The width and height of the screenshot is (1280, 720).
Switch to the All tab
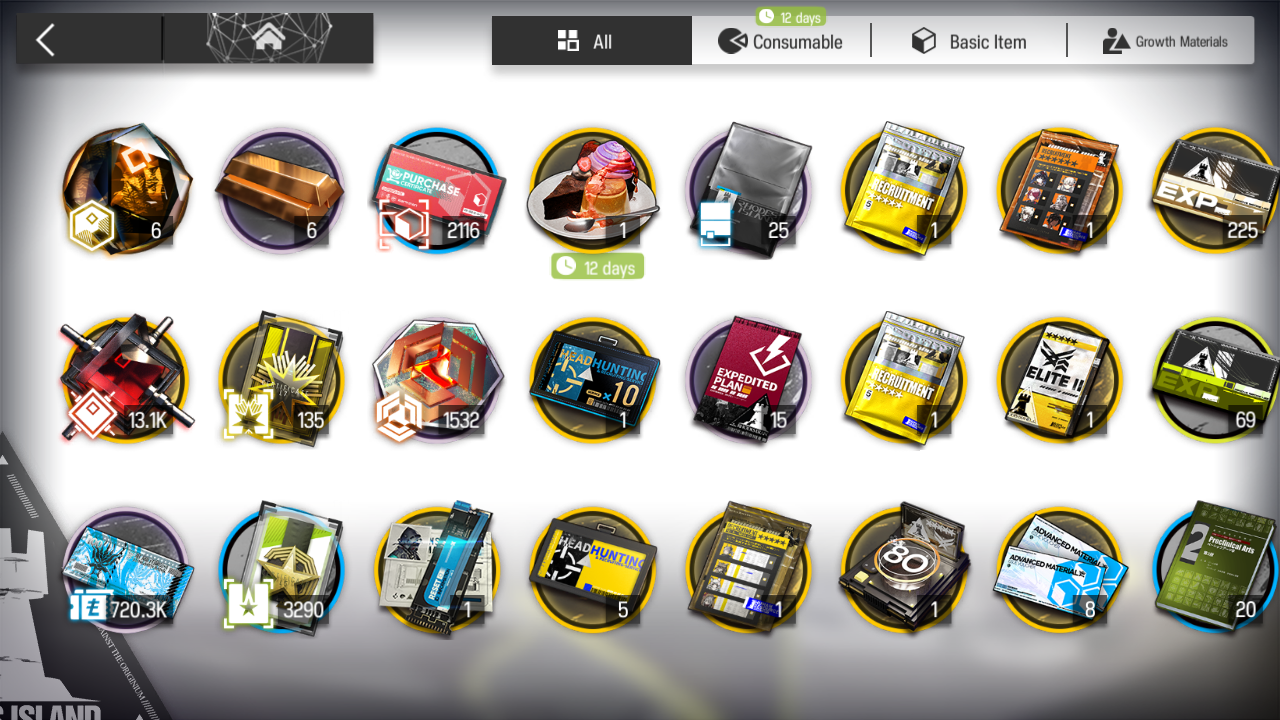(591, 41)
